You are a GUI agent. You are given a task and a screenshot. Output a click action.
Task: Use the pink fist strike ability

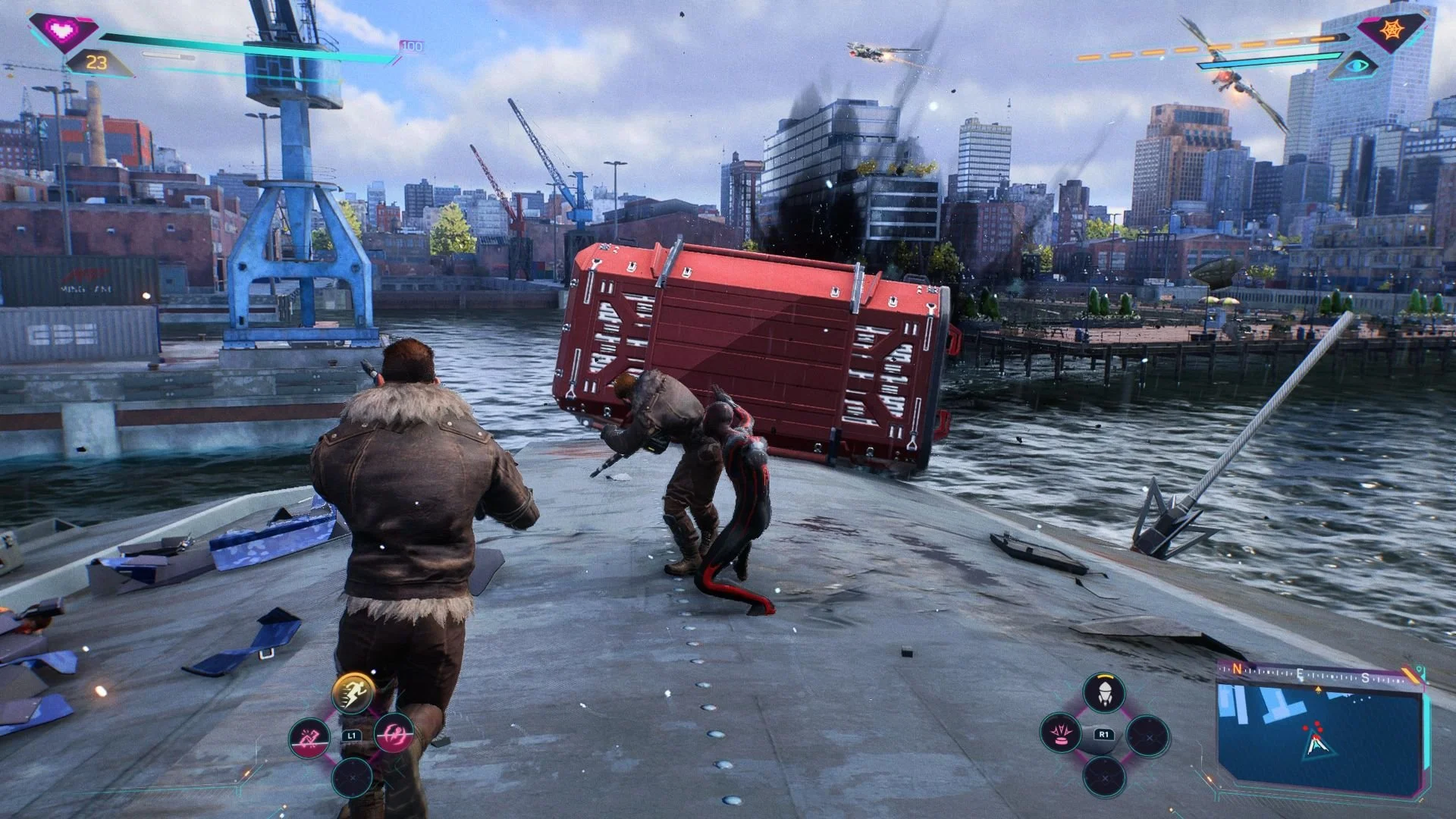click(310, 736)
